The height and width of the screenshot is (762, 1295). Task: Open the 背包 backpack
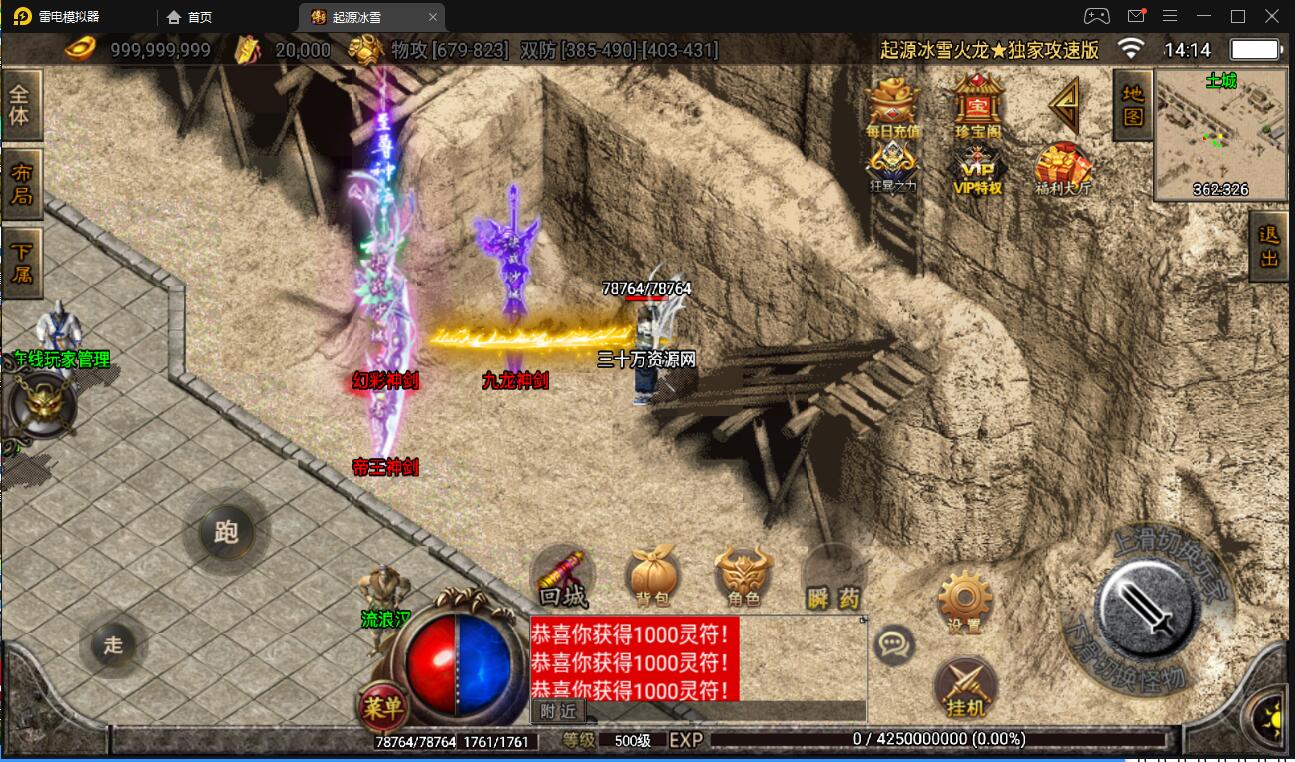(x=652, y=579)
